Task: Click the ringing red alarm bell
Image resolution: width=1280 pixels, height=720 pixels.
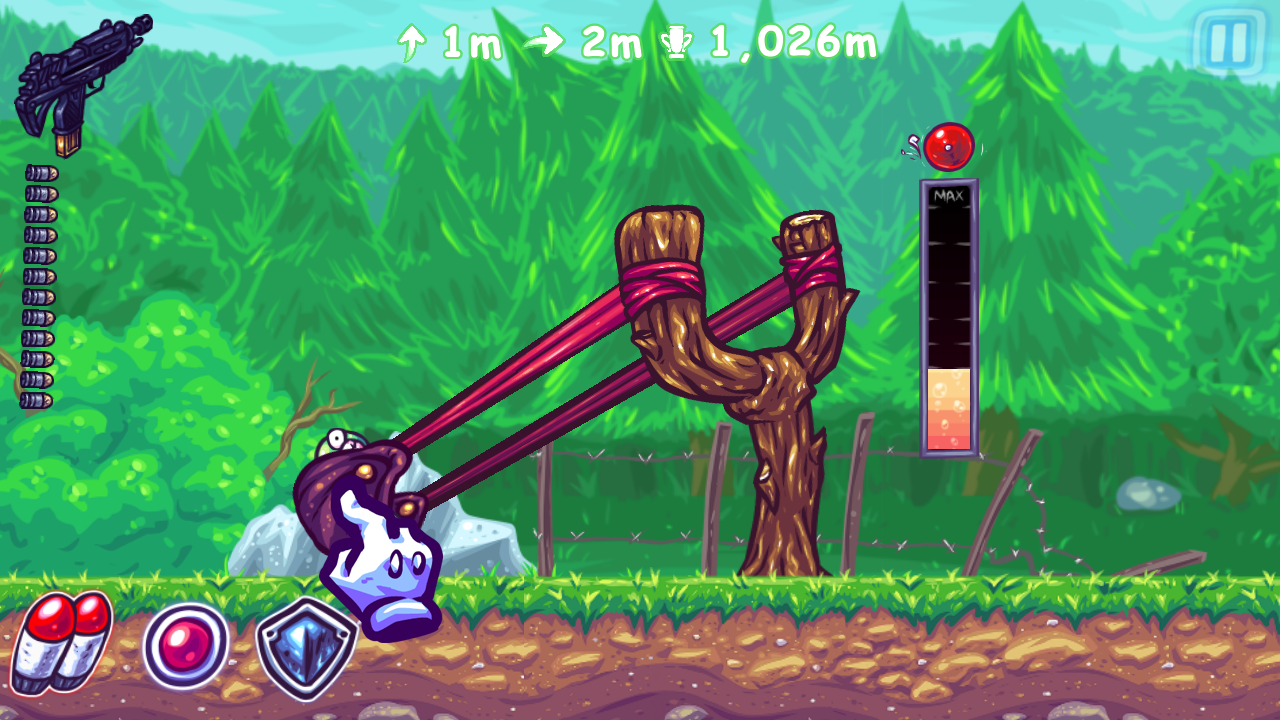Action: coord(948,146)
